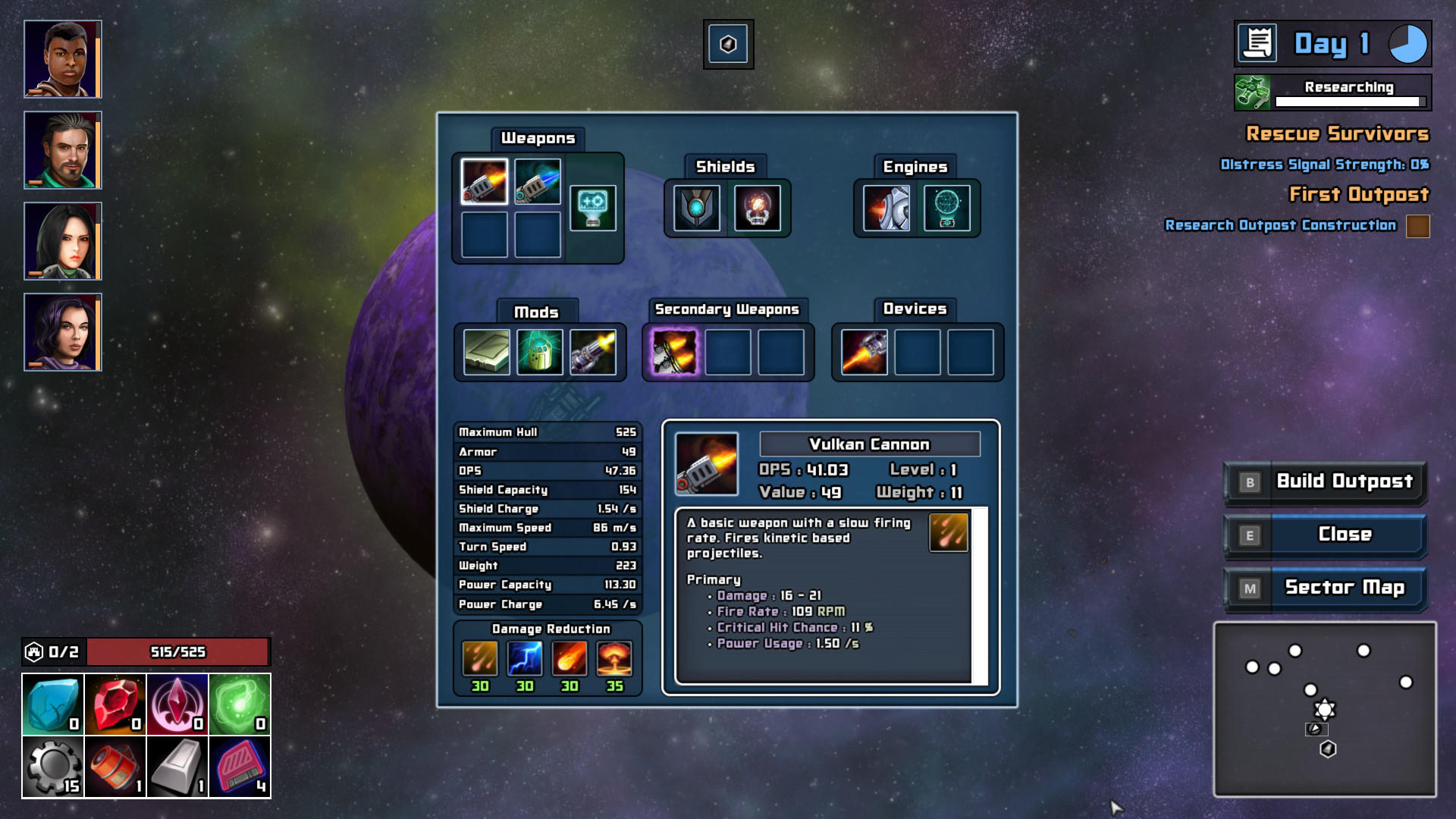
Task: Select the gear resource showing 15 units
Action: [x=53, y=766]
